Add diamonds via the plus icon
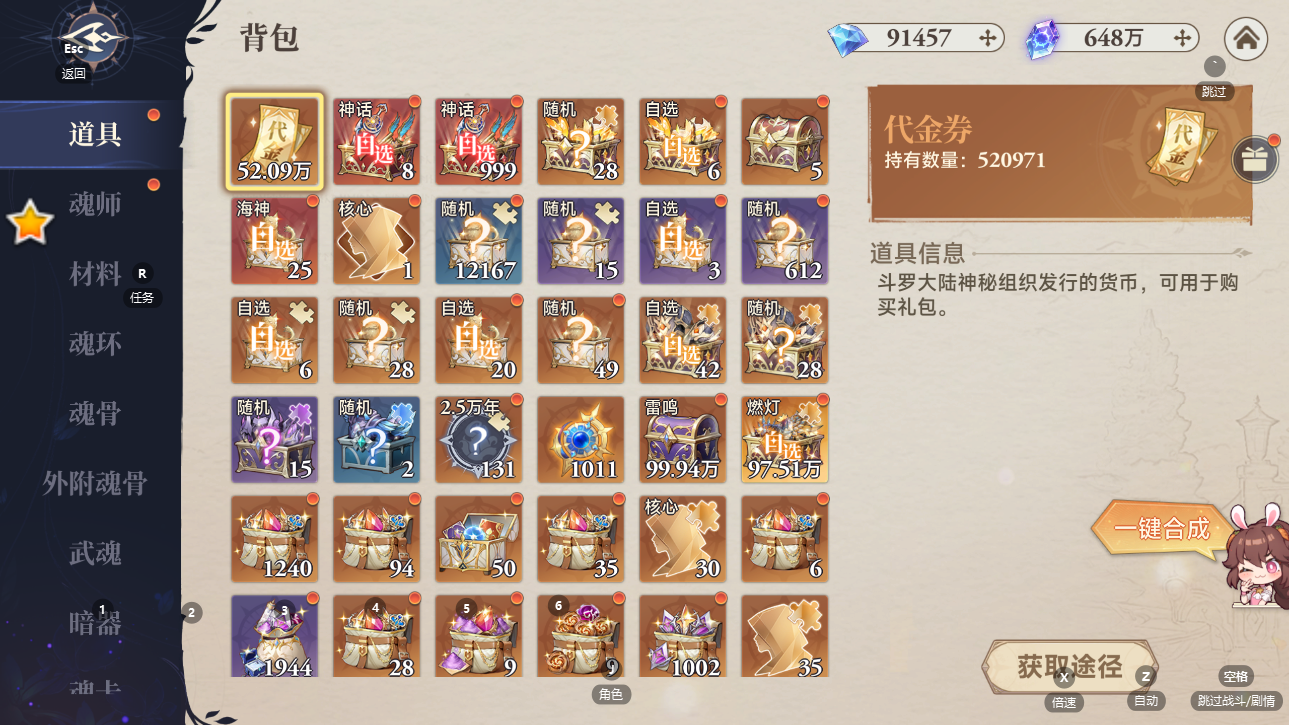 [988, 38]
